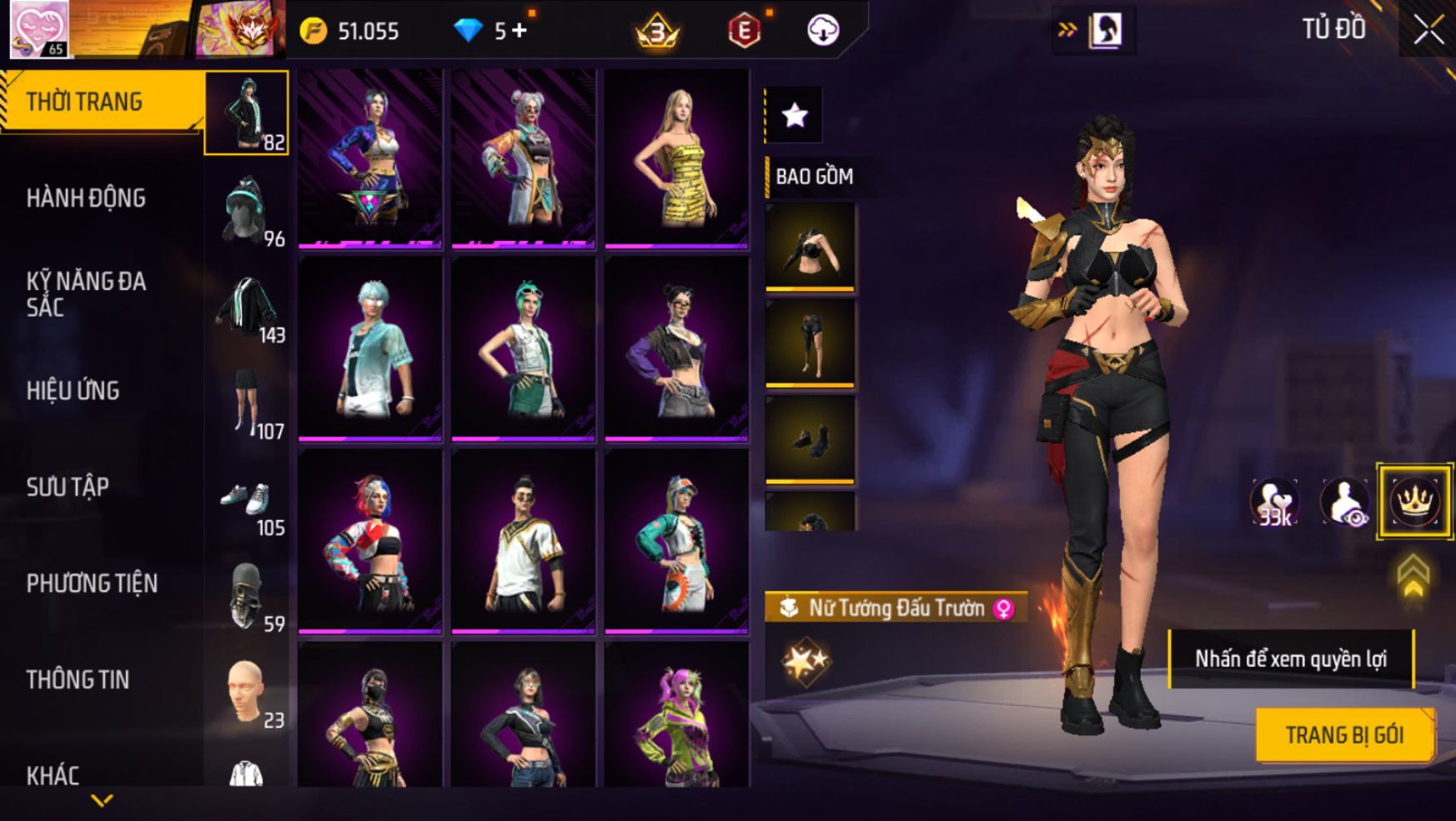Open the HÀNH ĐỘNG category
This screenshot has height=821, width=1456.
tap(87, 198)
